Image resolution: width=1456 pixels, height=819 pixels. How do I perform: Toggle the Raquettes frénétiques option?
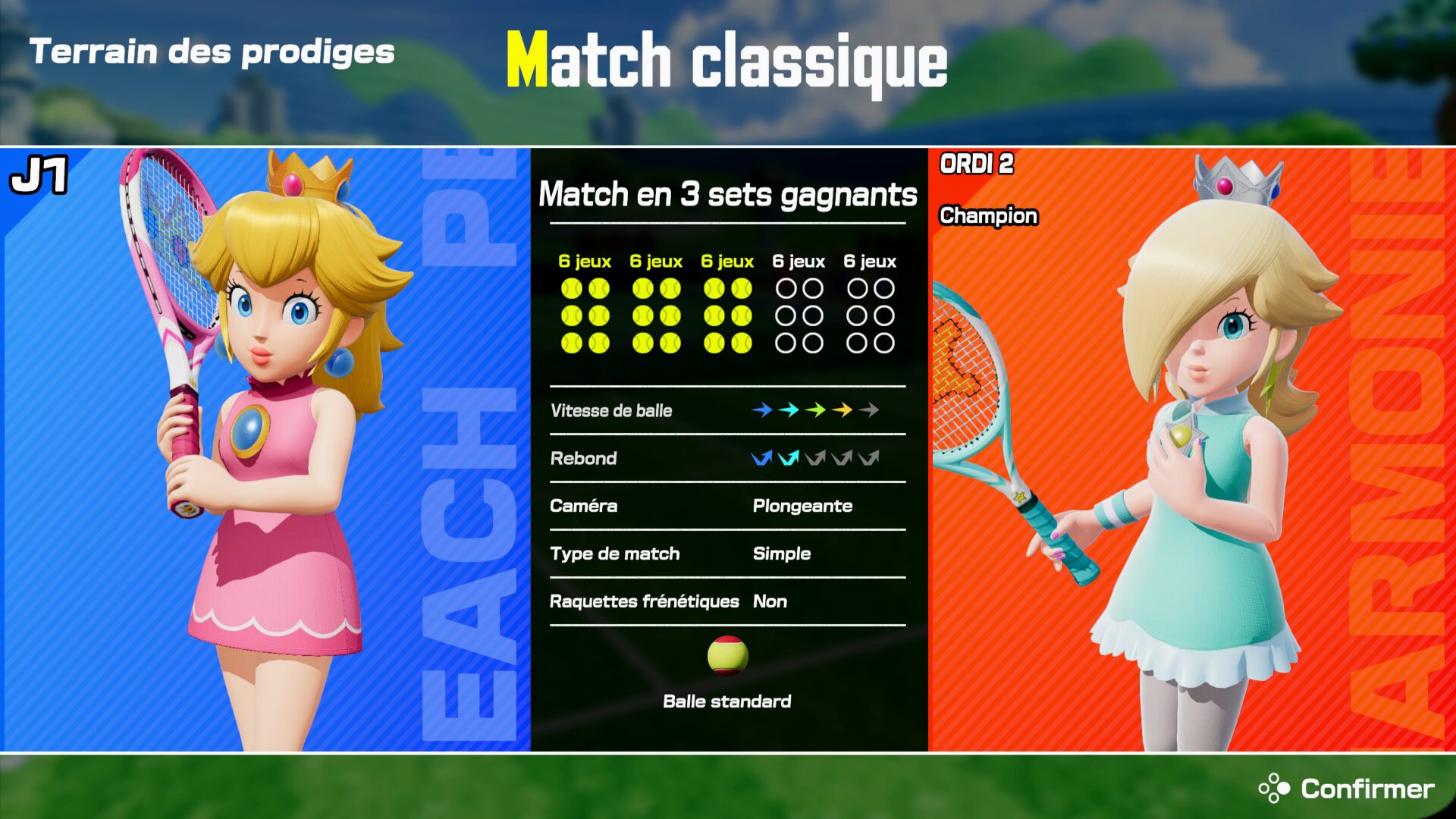point(727,601)
